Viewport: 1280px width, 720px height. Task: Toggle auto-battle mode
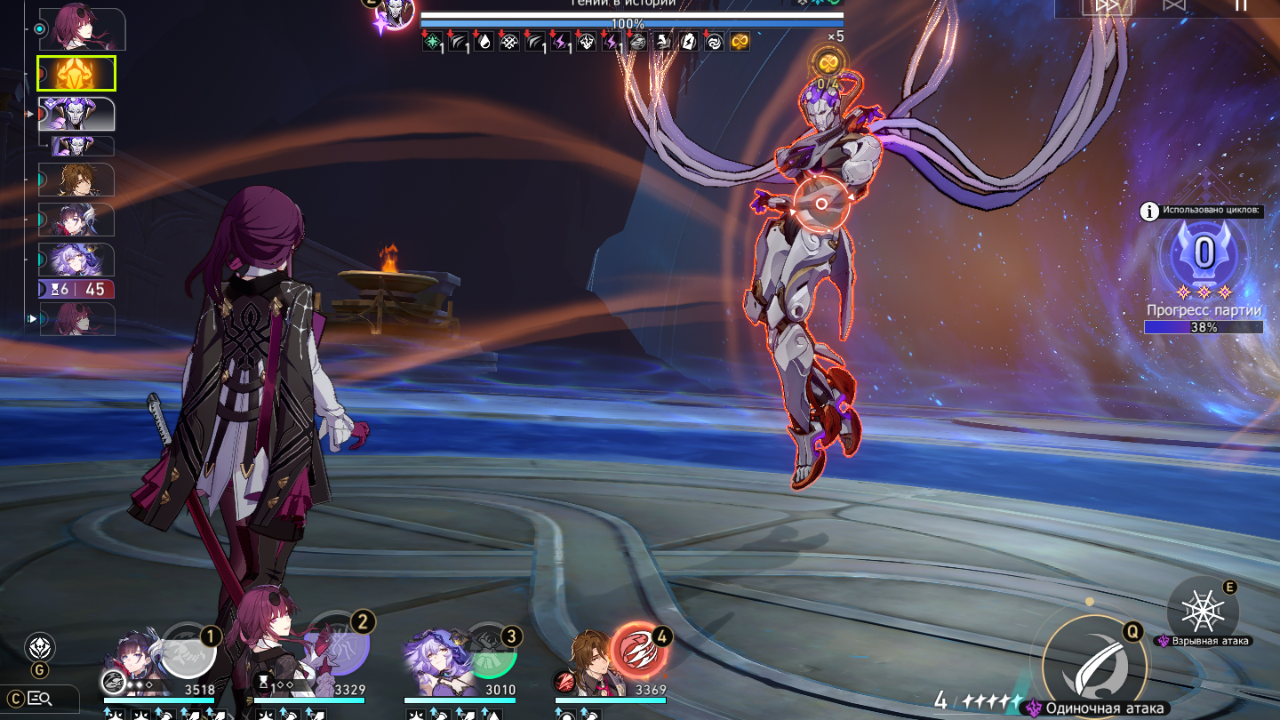tap(1174, 6)
